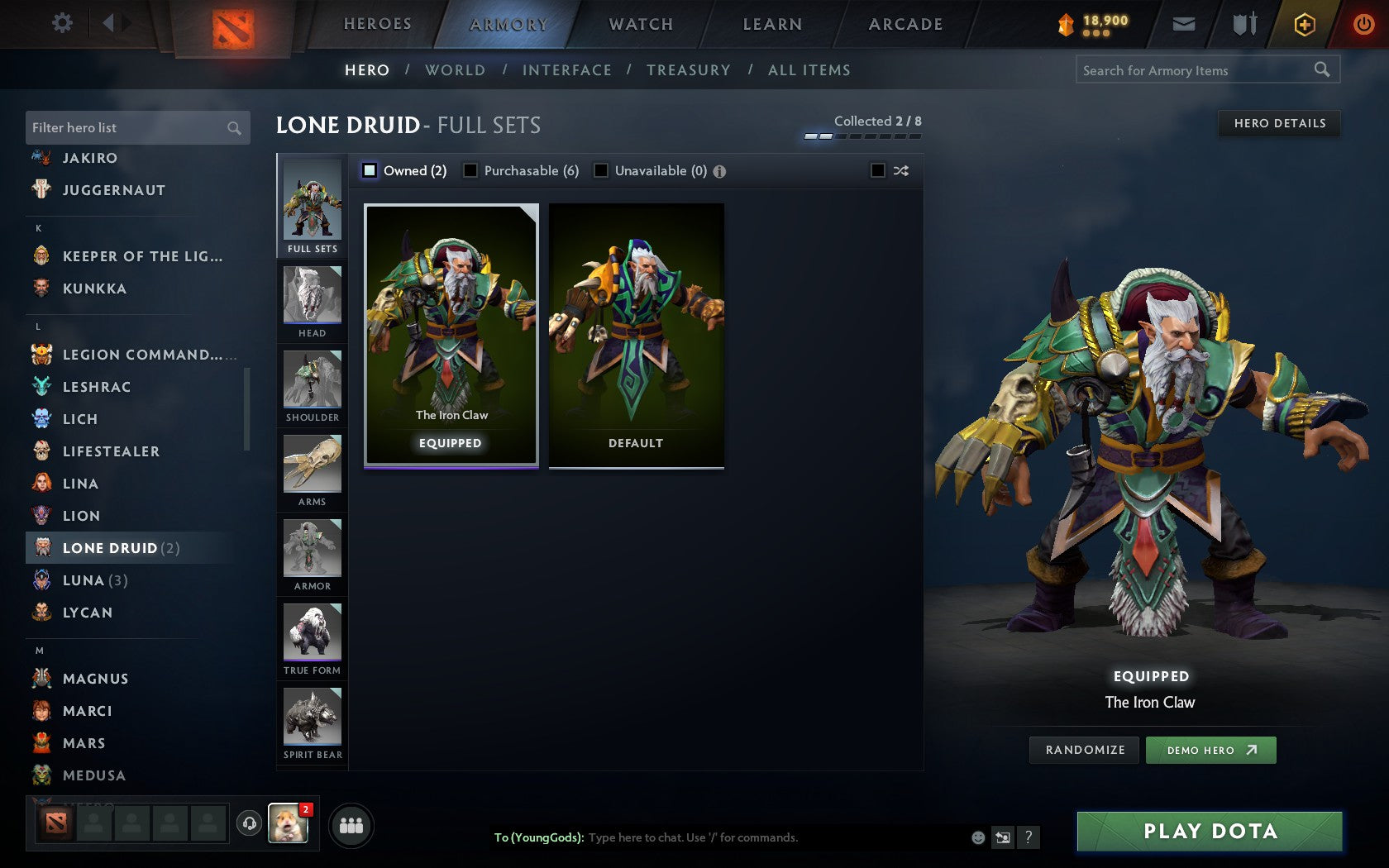Click the help question mark icon
1389x868 pixels.
click(x=1028, y=837)
